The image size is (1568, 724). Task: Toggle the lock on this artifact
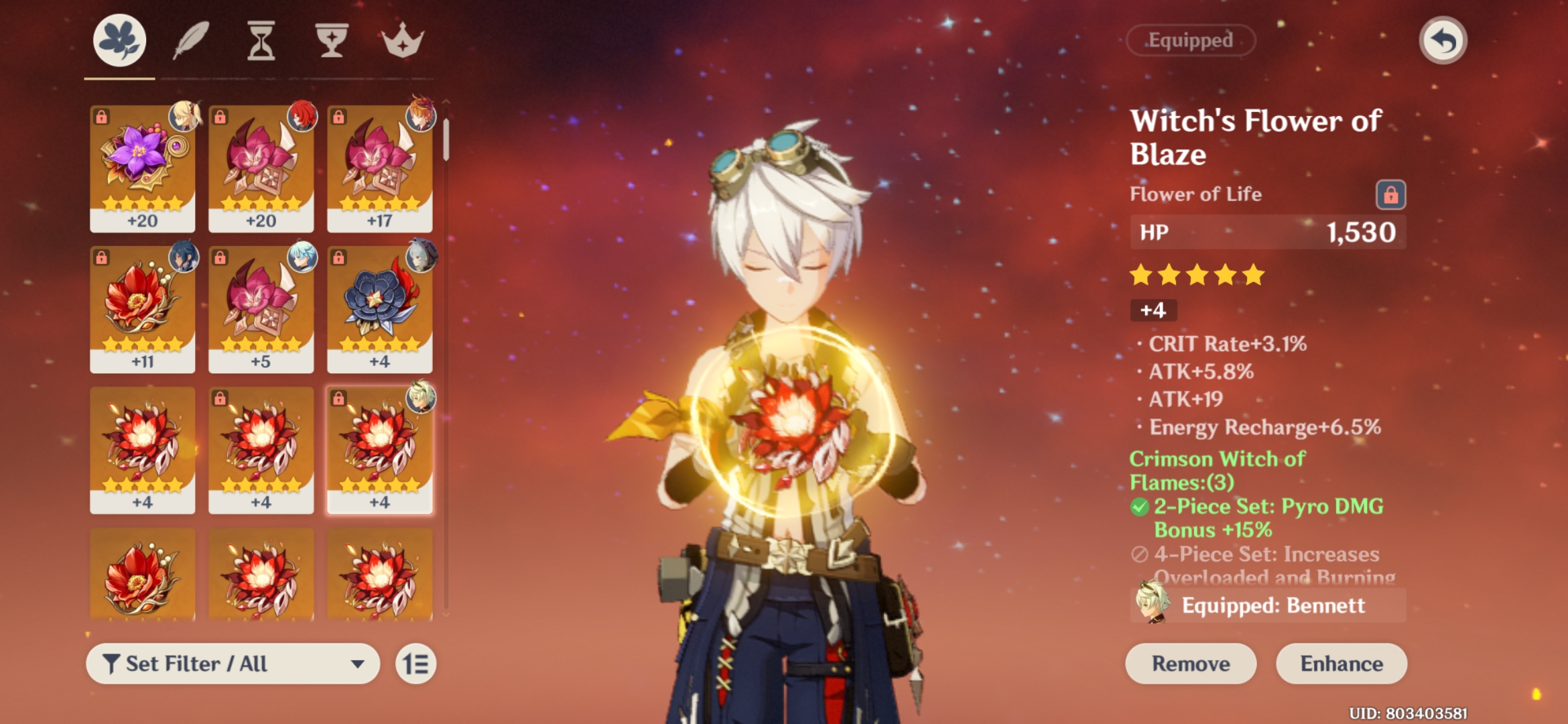click(1390, 195)
